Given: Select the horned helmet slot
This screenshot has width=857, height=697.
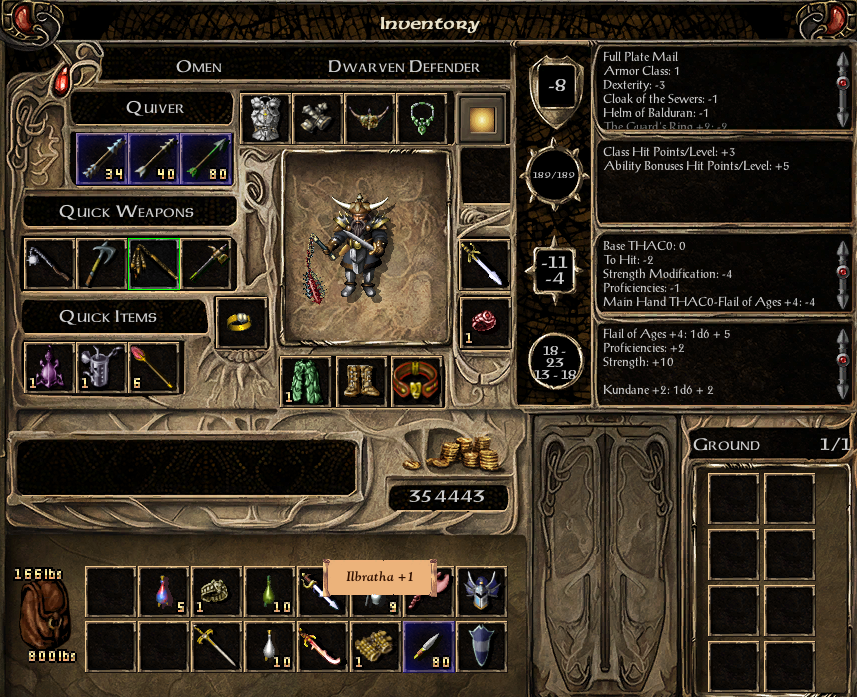Looking at the screenshot, I should tap(369, 120).
